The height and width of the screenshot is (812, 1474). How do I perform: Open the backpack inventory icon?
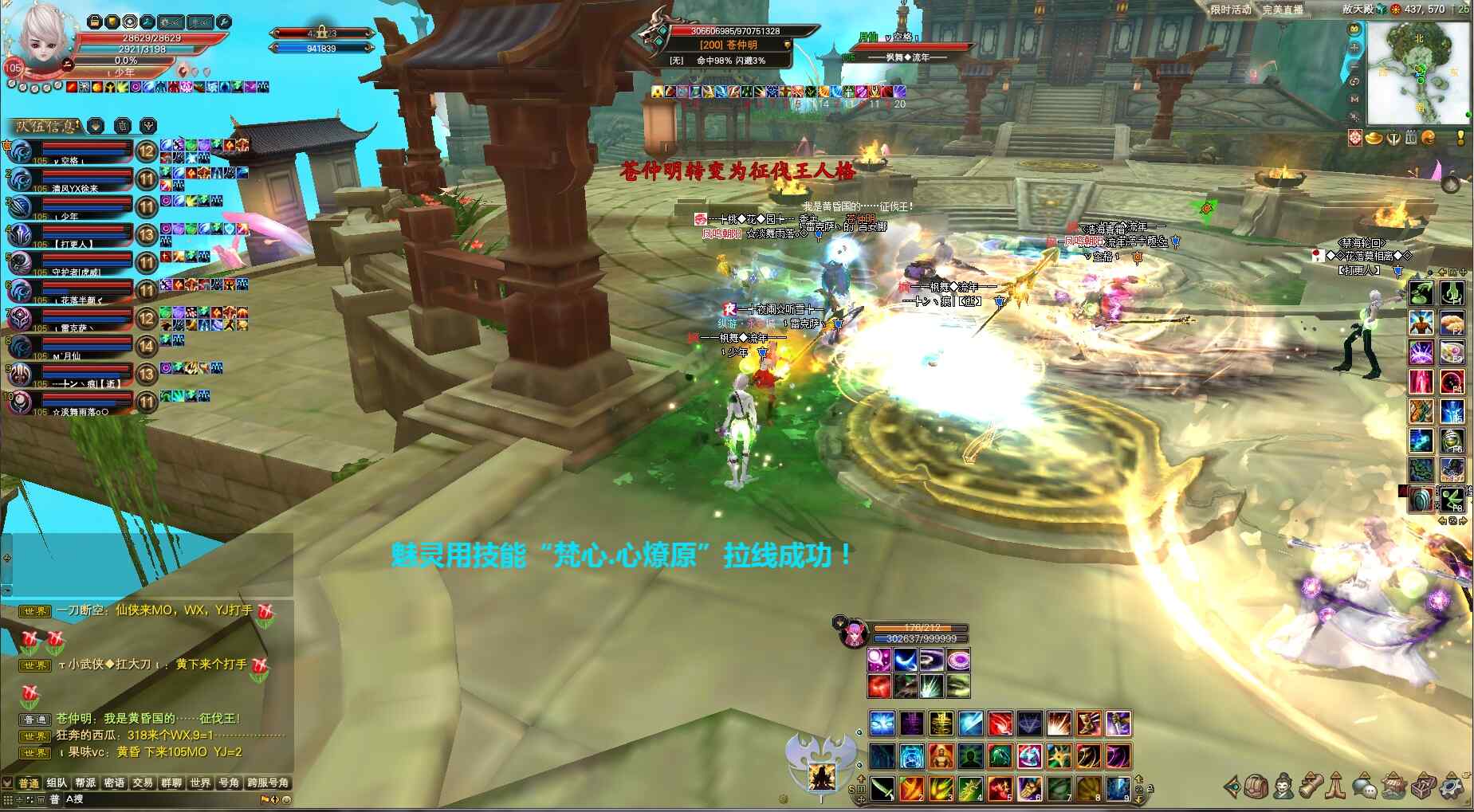pos(1257,787)
